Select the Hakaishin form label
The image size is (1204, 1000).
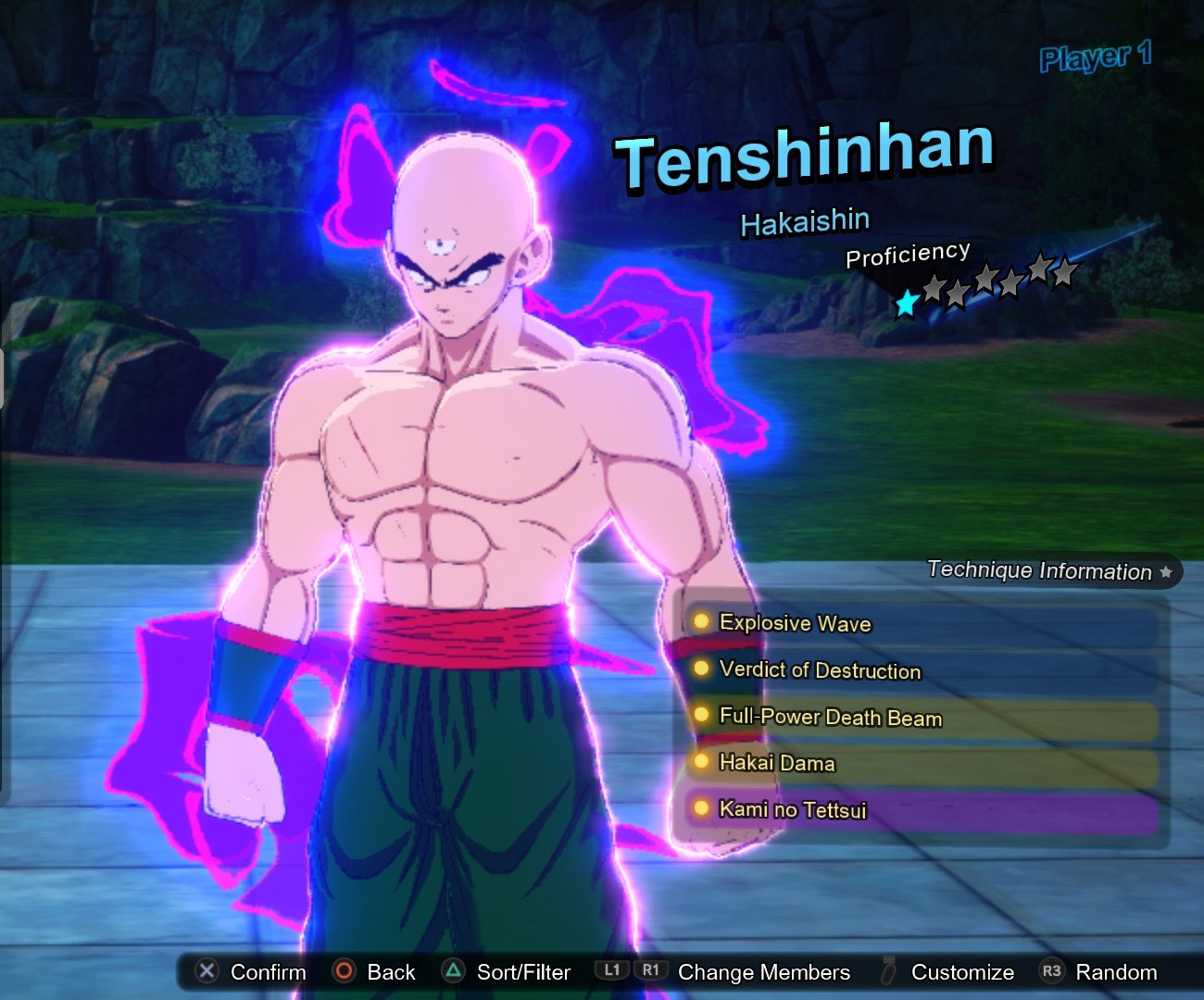804,219
